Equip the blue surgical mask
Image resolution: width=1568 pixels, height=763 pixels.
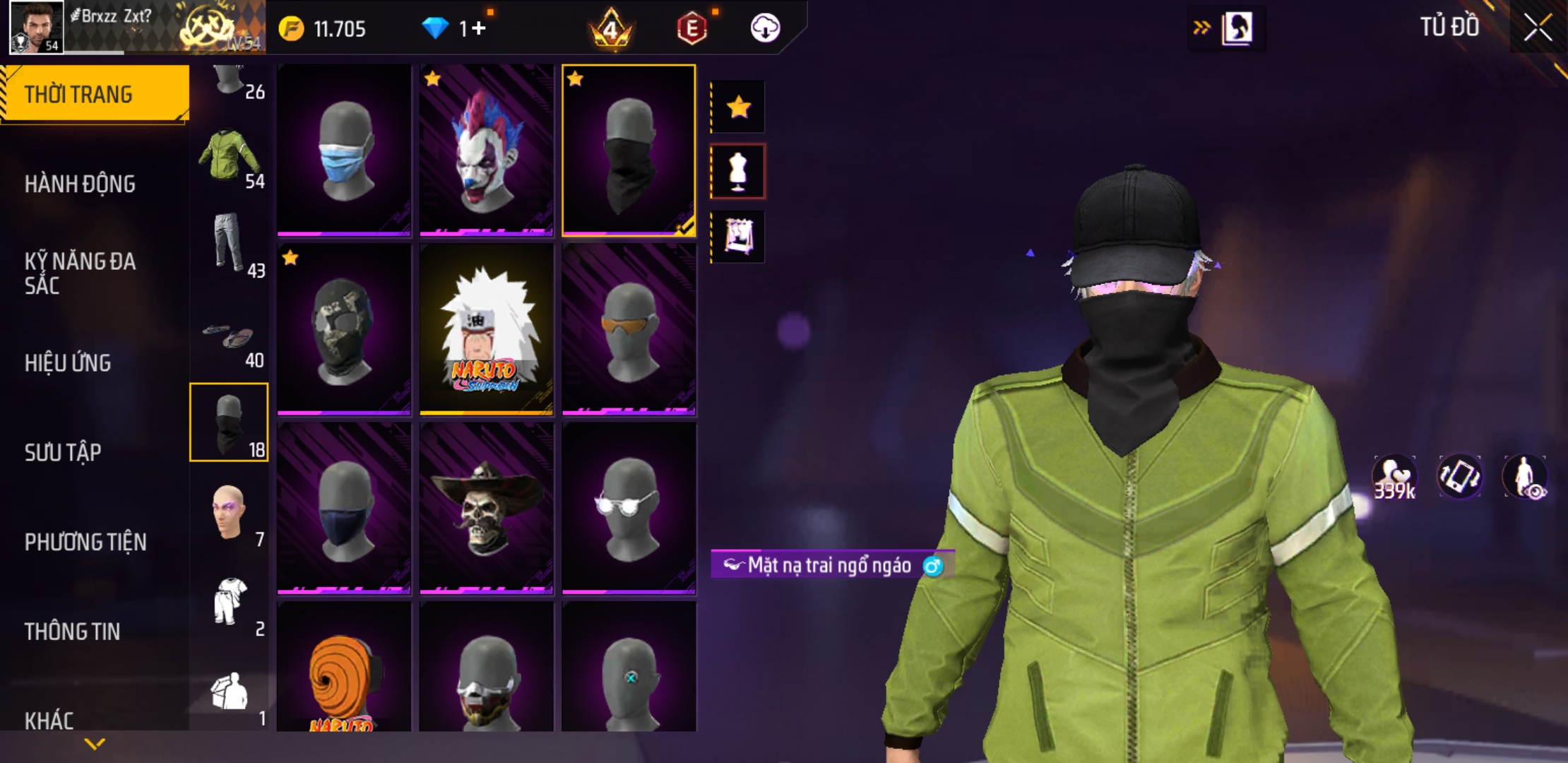click(344, 149)
